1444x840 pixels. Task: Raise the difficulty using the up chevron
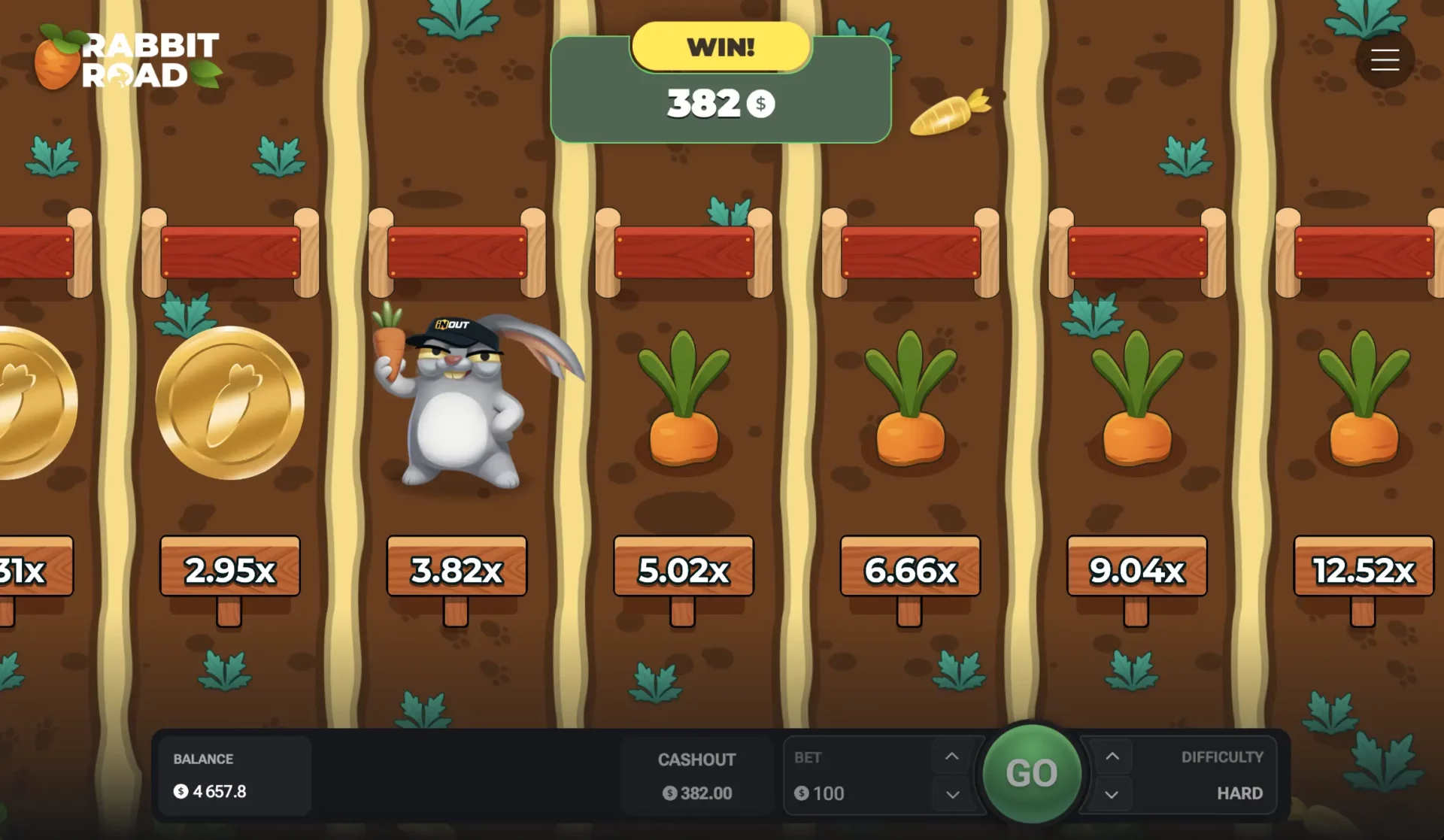click(x=1112, y=757)
